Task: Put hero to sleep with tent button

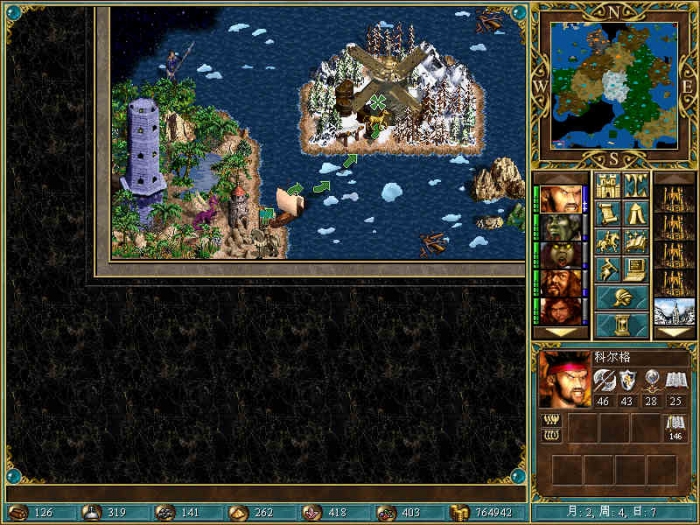Action: pyautogui.click(x=635, y=214)
